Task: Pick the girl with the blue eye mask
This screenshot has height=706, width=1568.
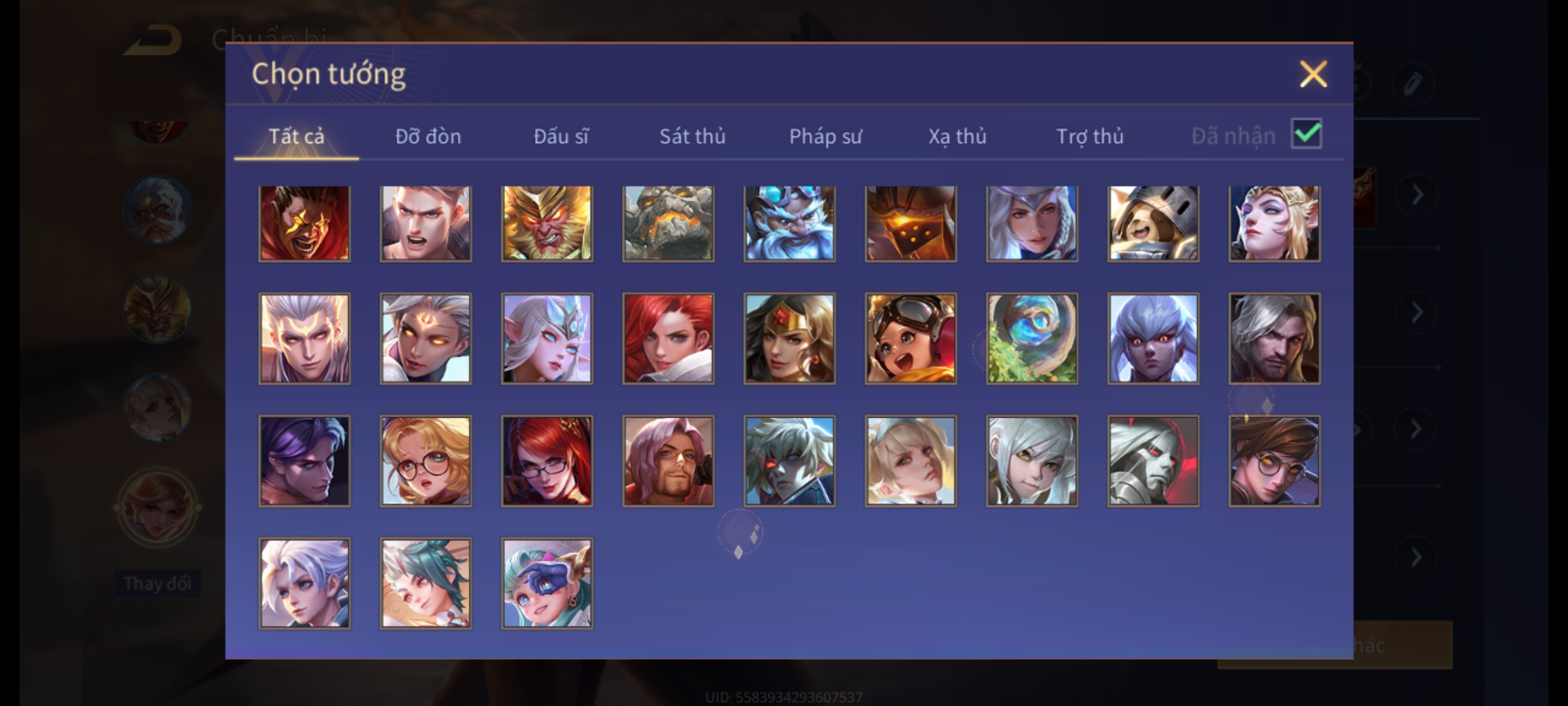Action: coord(547,583)
